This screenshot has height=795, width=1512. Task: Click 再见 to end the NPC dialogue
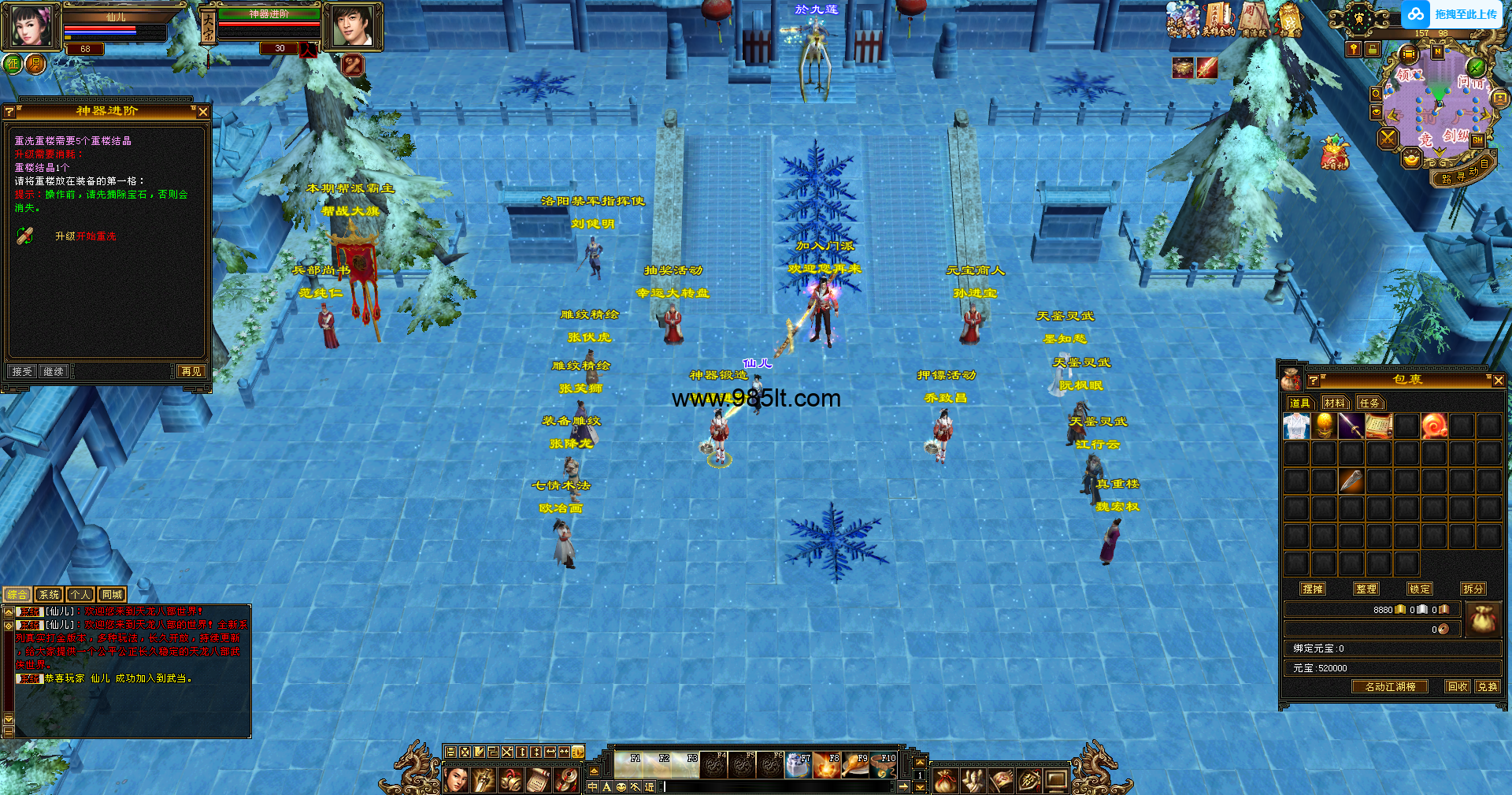191,371
